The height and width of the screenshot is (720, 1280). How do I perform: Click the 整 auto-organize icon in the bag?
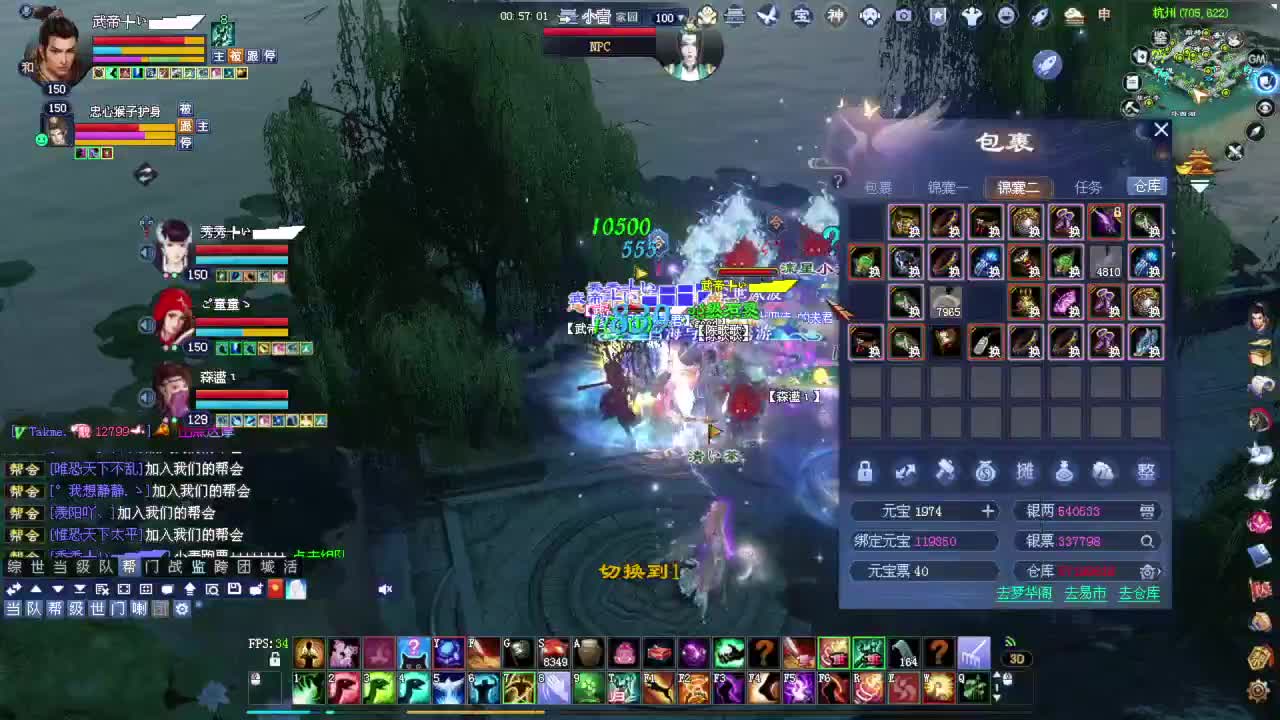click(x=1146, y=471)
